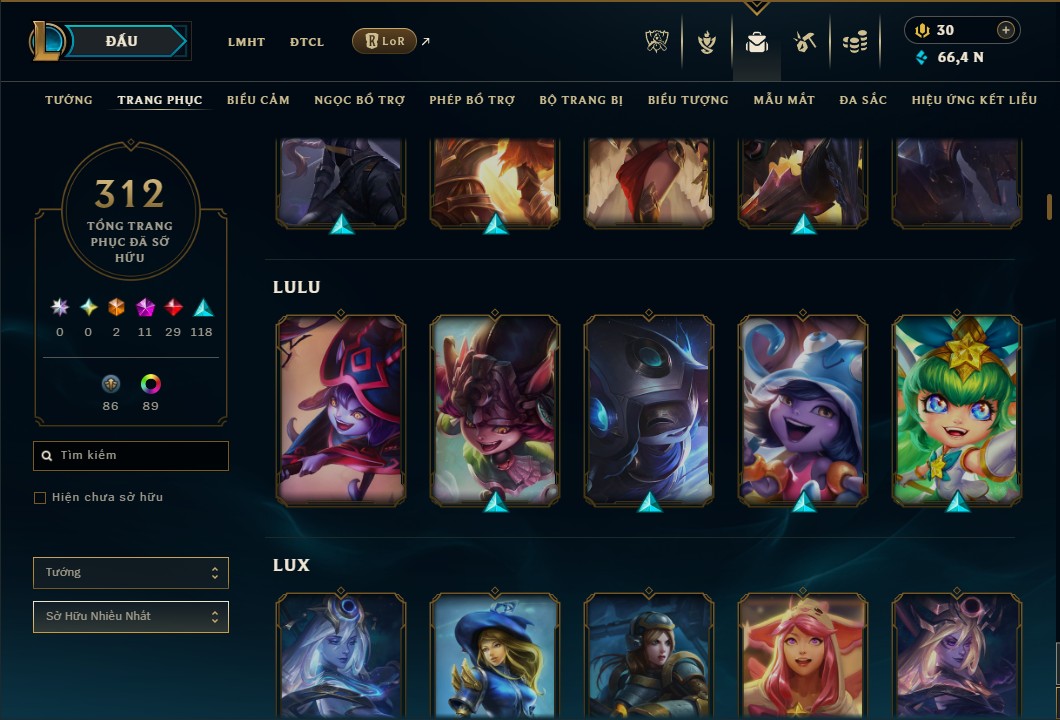Go to the NGỌC BỔ TRỢ tab
Image resolution: width=1060 pixels, height=720 pixels.
(359, 100)
